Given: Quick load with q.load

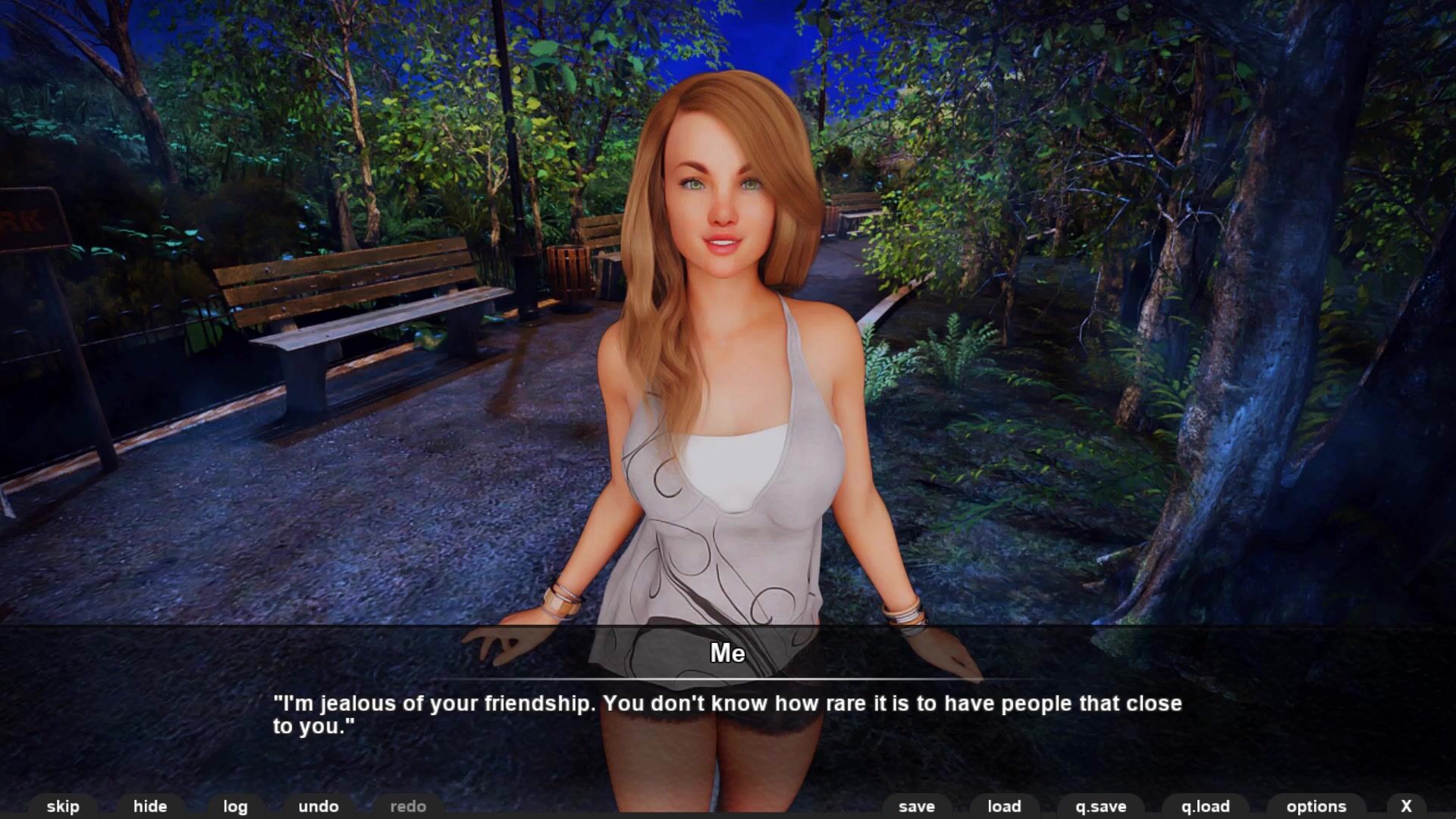Looking at the screenshot, I should tap(1206, 806).
